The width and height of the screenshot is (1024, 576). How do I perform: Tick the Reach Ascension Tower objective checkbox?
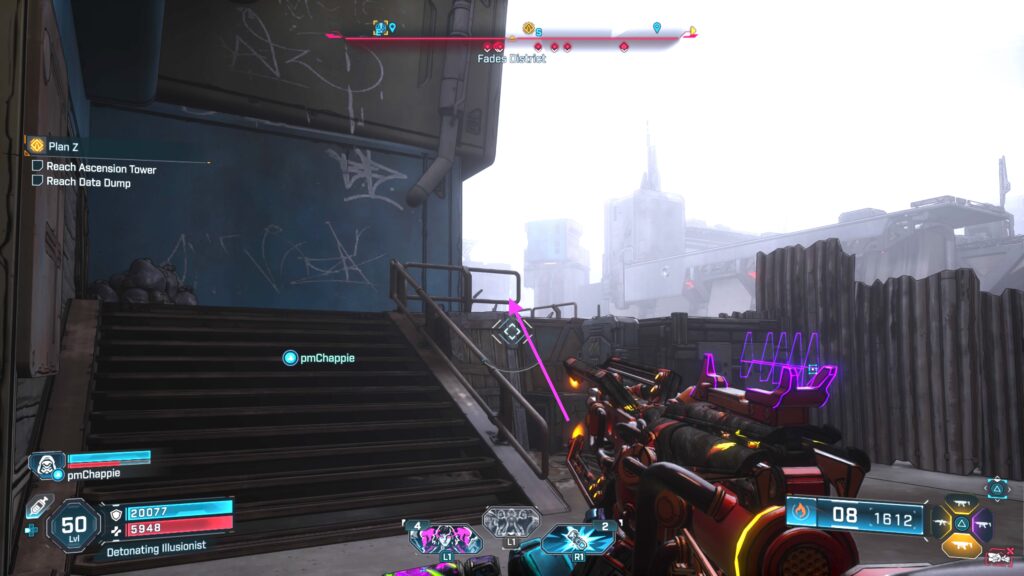[37, 168]
